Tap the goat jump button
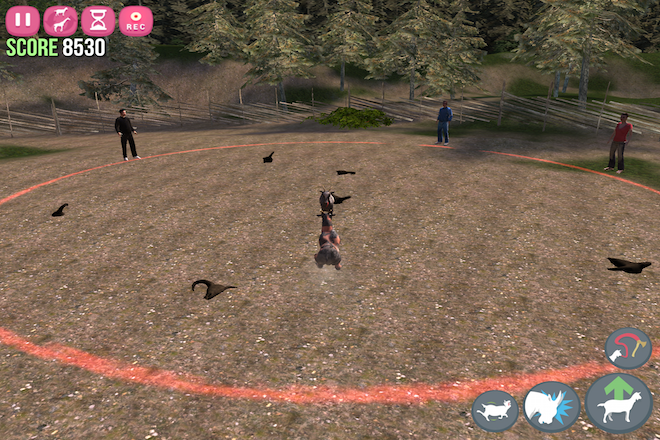 (619, 404)
